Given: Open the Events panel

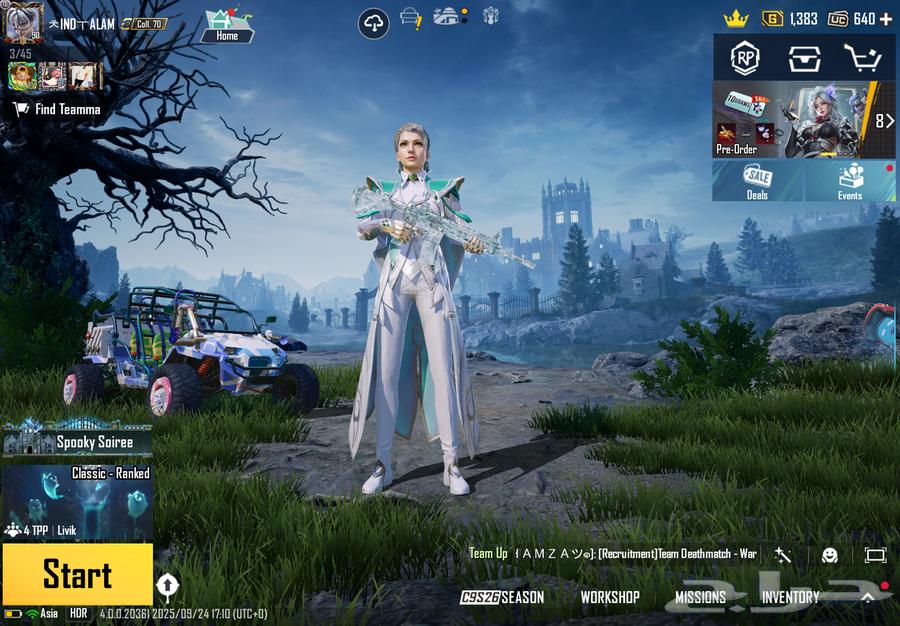Looking at the screenshot, I should pyautogui.click(x=850, y=181).
